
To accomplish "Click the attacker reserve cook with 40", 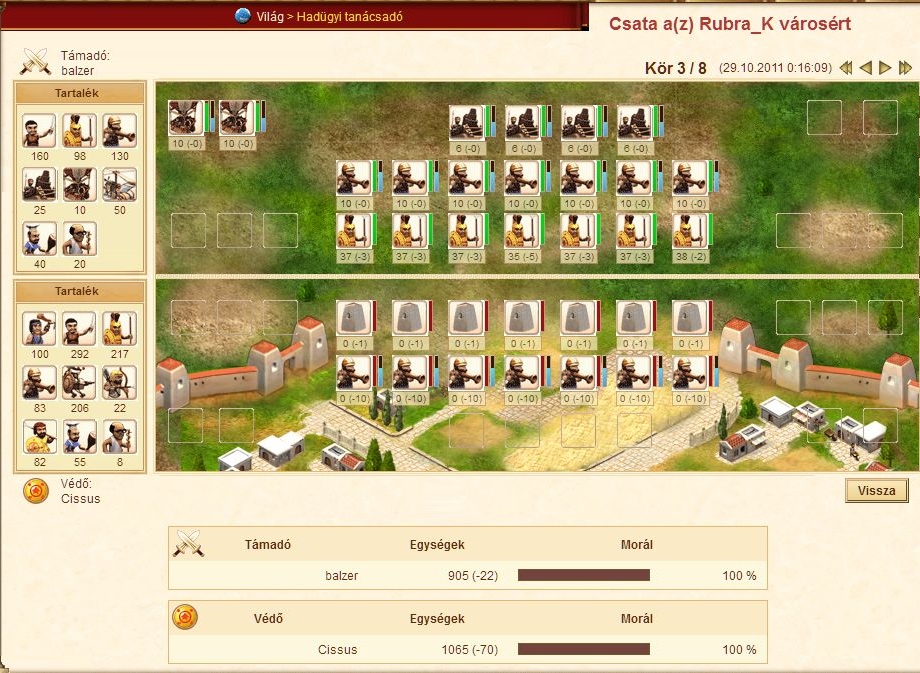I will [x=40, y=238].
